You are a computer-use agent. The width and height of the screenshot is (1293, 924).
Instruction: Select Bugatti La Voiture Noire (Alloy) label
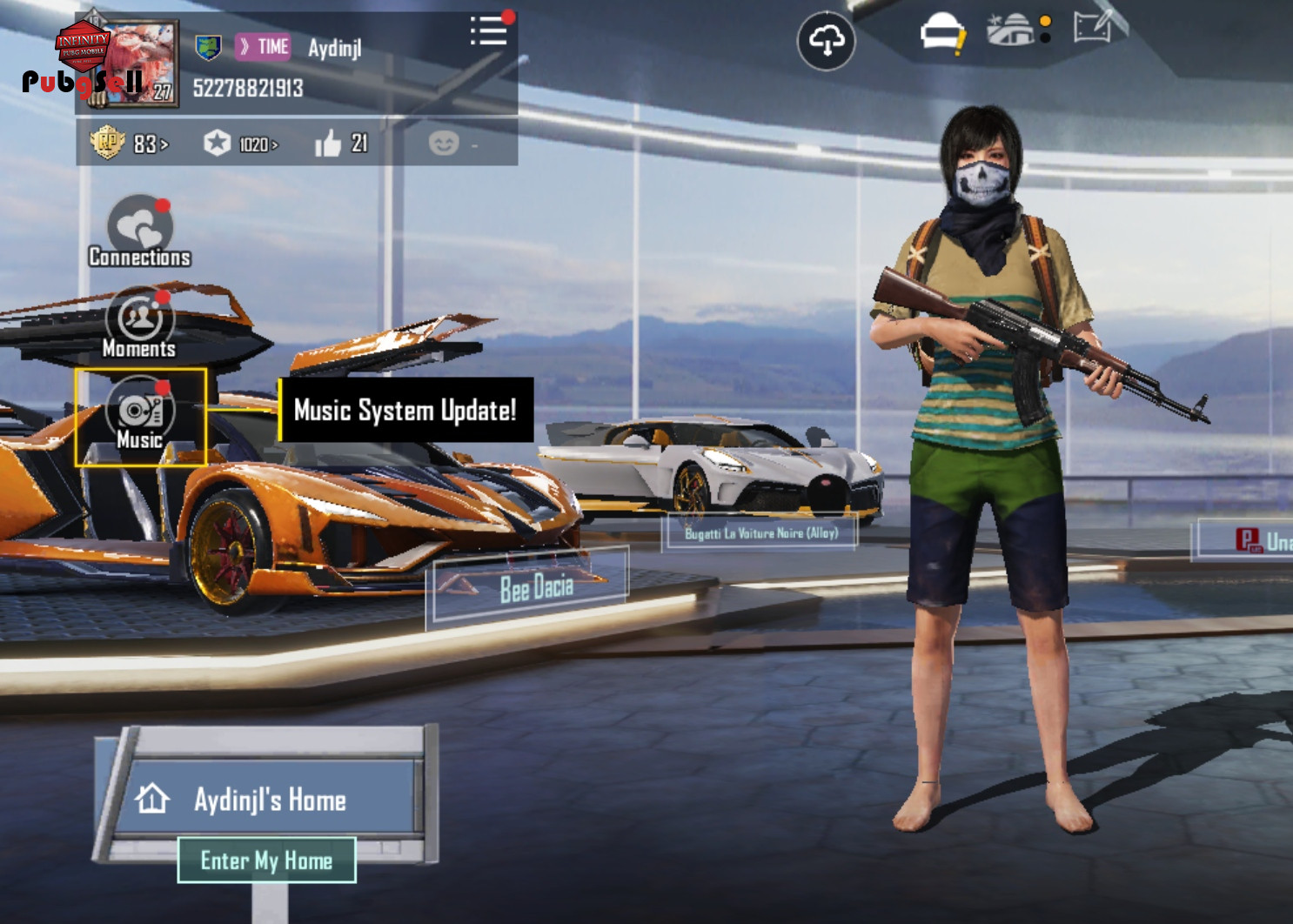pos(761,532)
